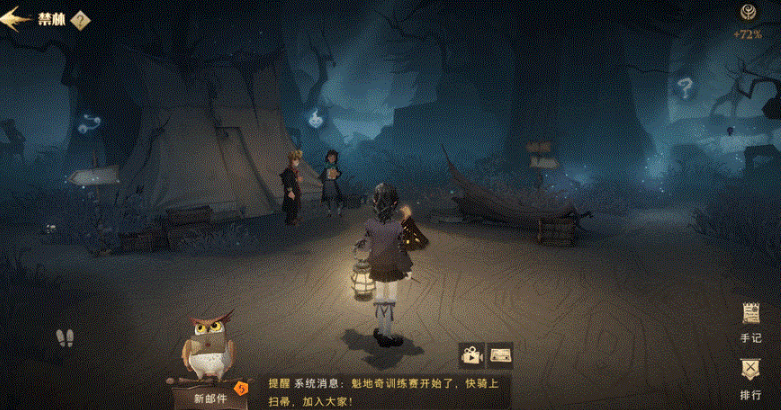Open the 新邮件 owl mailbox
The height and width of the screenshot is (410, 781).
[208, 359]
